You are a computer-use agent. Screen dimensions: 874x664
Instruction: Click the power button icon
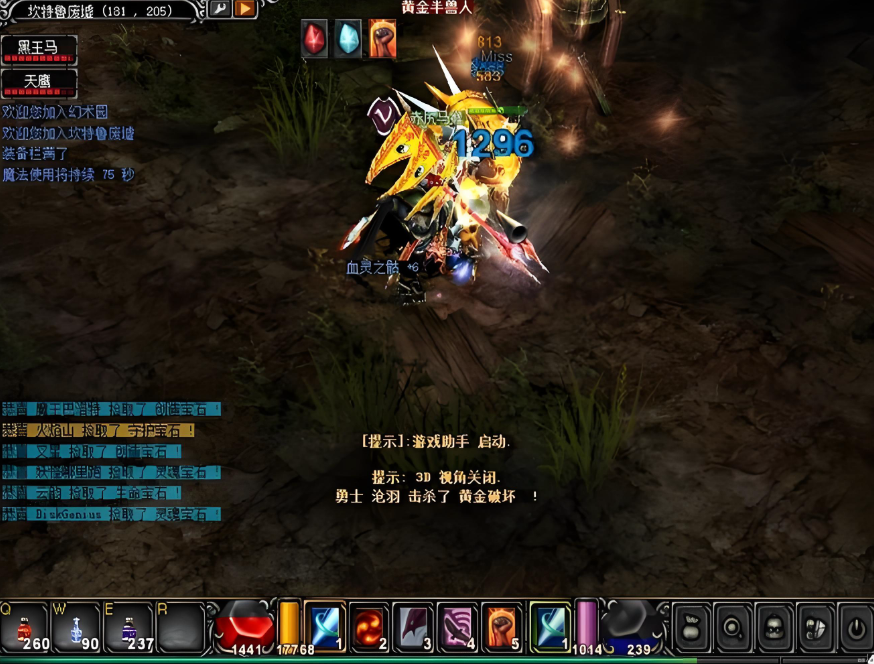pos(856,627)
